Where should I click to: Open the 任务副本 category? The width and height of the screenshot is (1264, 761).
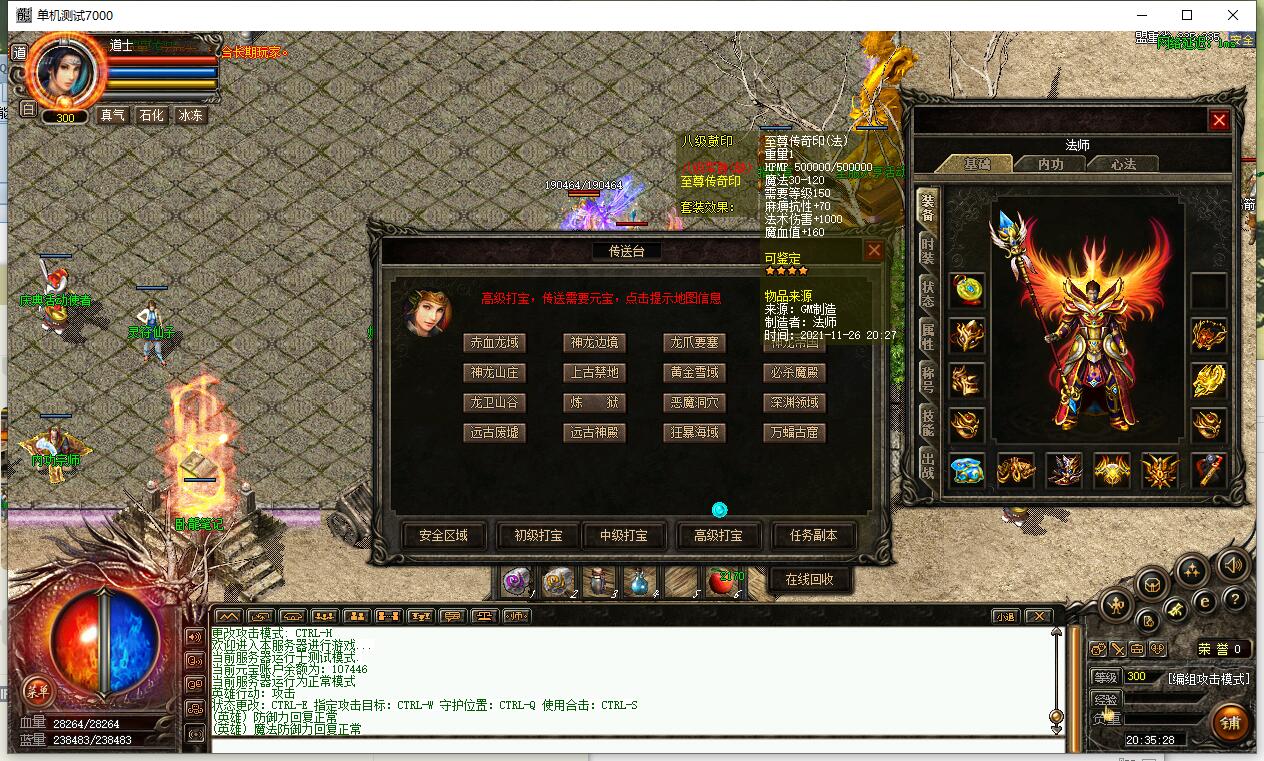[813, 535]
